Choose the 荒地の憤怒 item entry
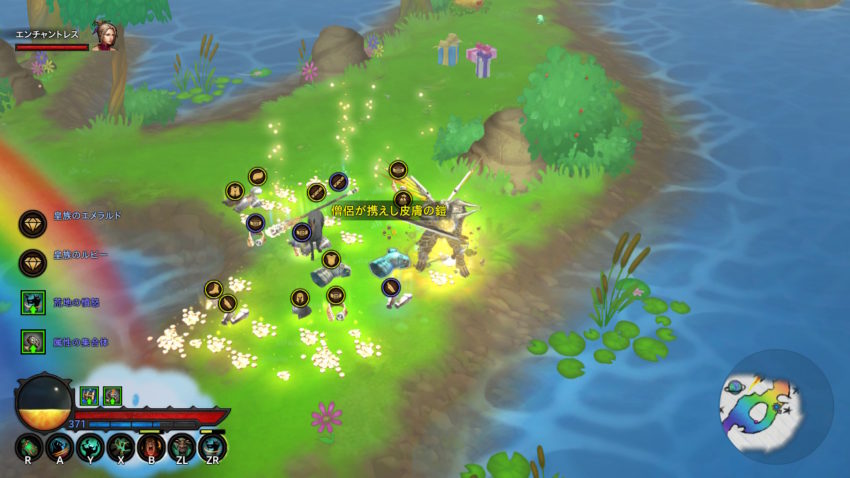Viewport: 850px width, 478px height. point(34,302)
